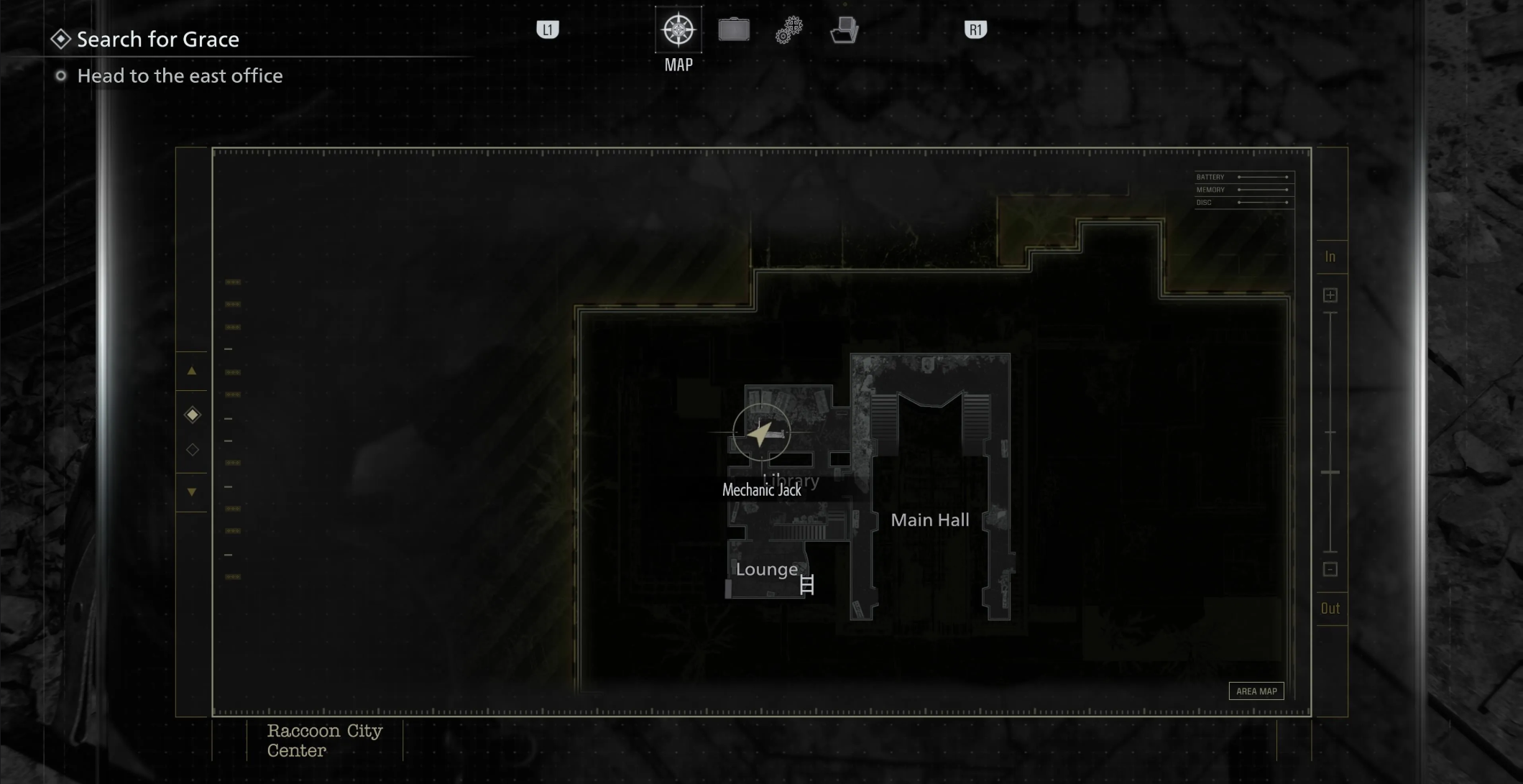The width and height of the screenshot is (1523, 784).
Task: Click the Search for Grace objective
Action: click(157, 40)
